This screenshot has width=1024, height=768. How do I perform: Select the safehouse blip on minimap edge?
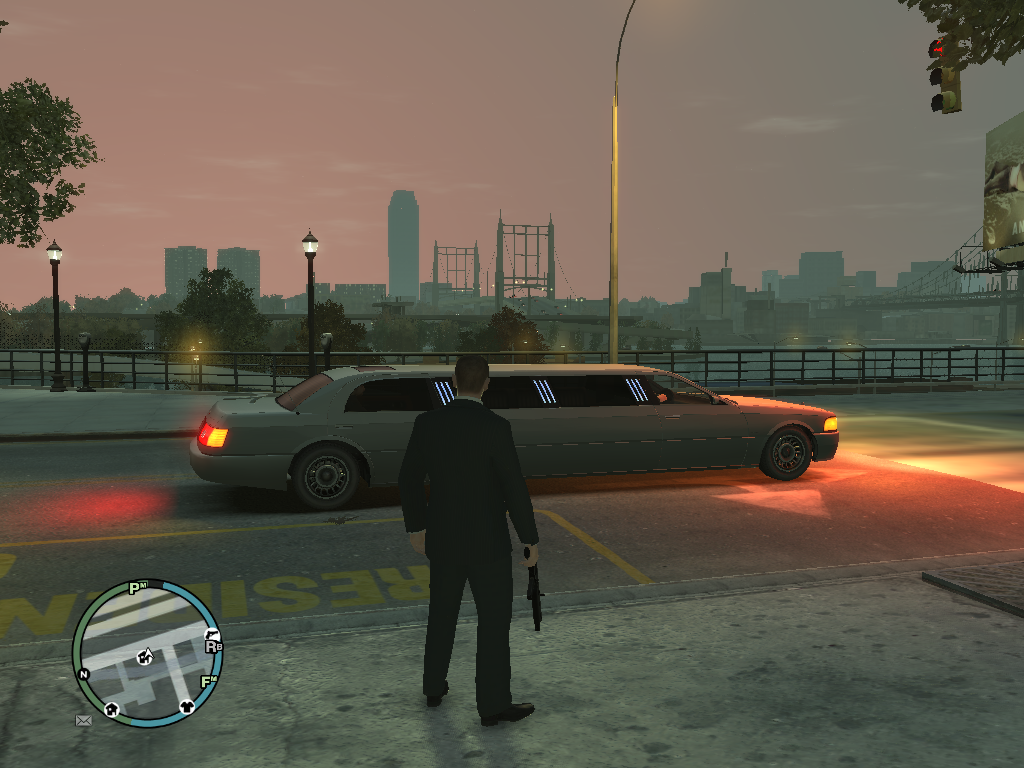coord(111,709)
